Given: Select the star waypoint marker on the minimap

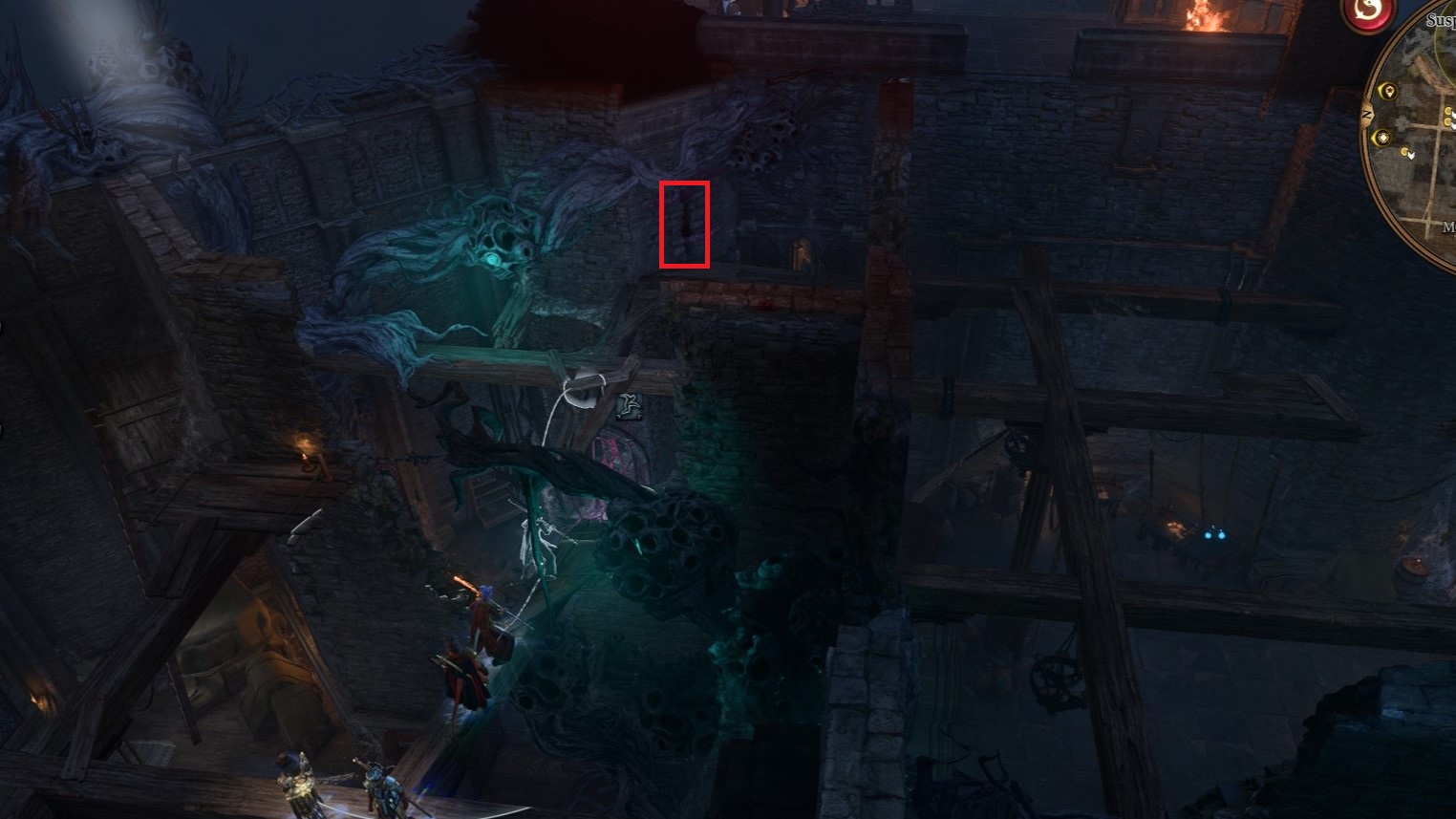Looking at the screenshot, I should click(x=1388, y=92).
